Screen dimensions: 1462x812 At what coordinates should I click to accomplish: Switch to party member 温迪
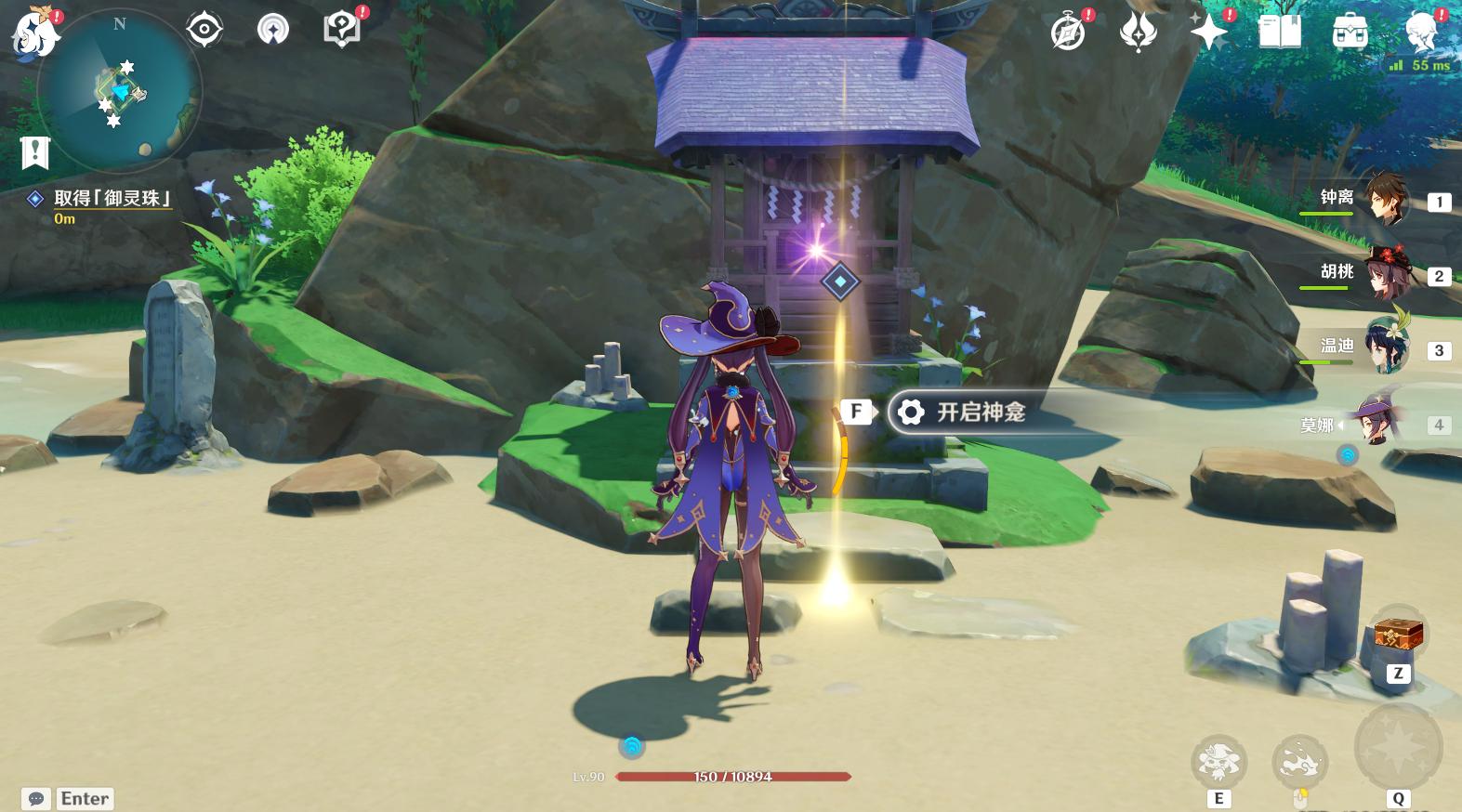pyautogui.click(x=1385, y=347)
